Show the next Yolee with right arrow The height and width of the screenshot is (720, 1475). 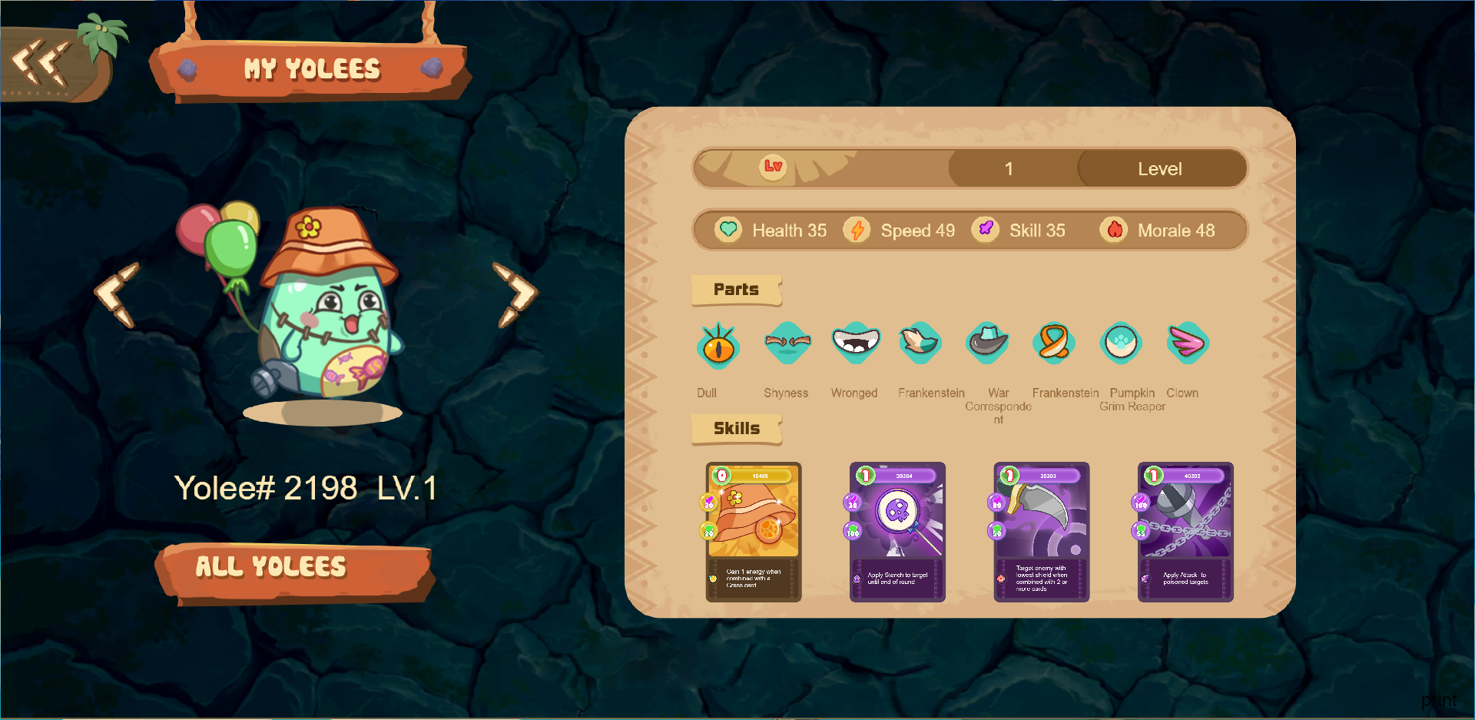(515, 294)
